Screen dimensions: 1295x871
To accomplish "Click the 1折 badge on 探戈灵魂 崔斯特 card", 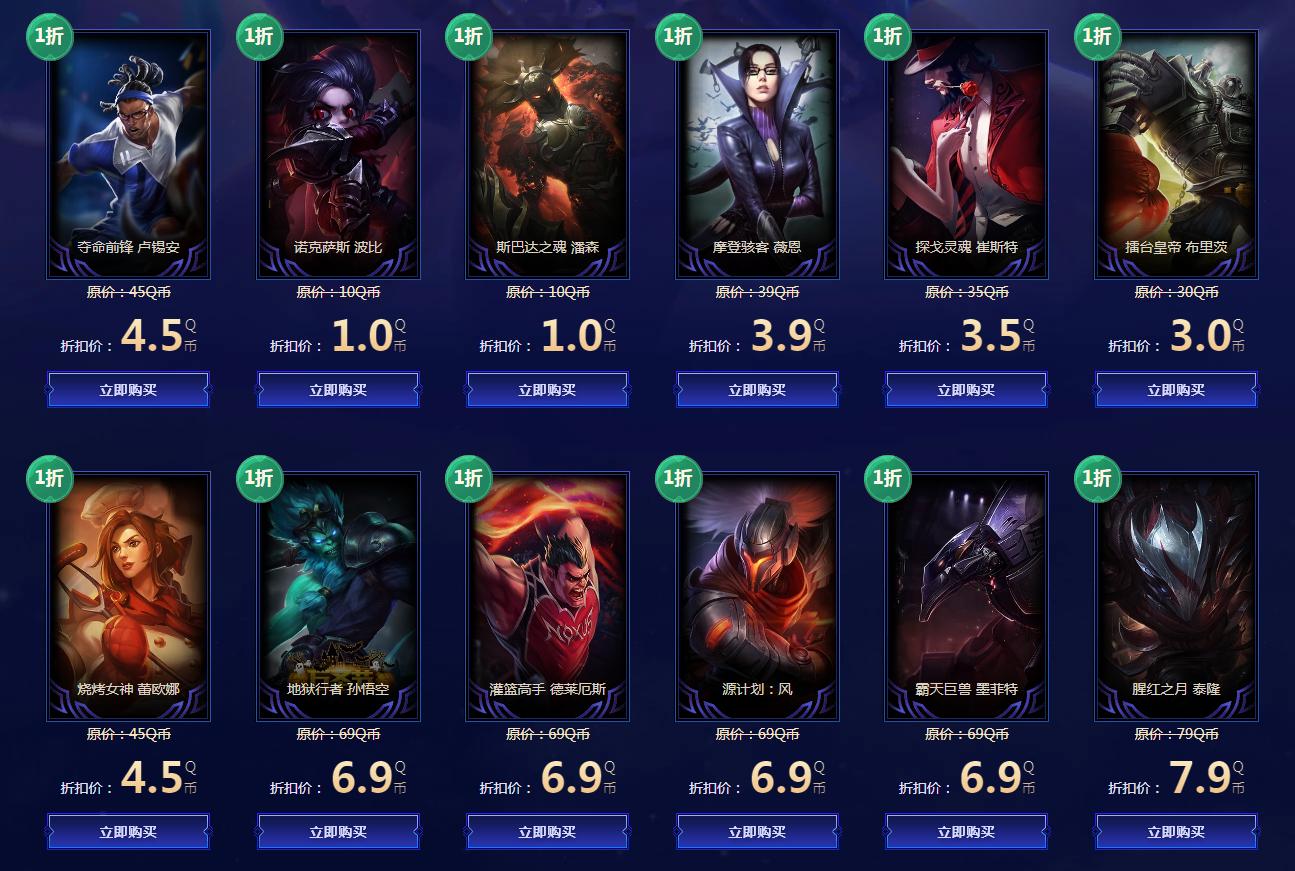I will point(886,37).
